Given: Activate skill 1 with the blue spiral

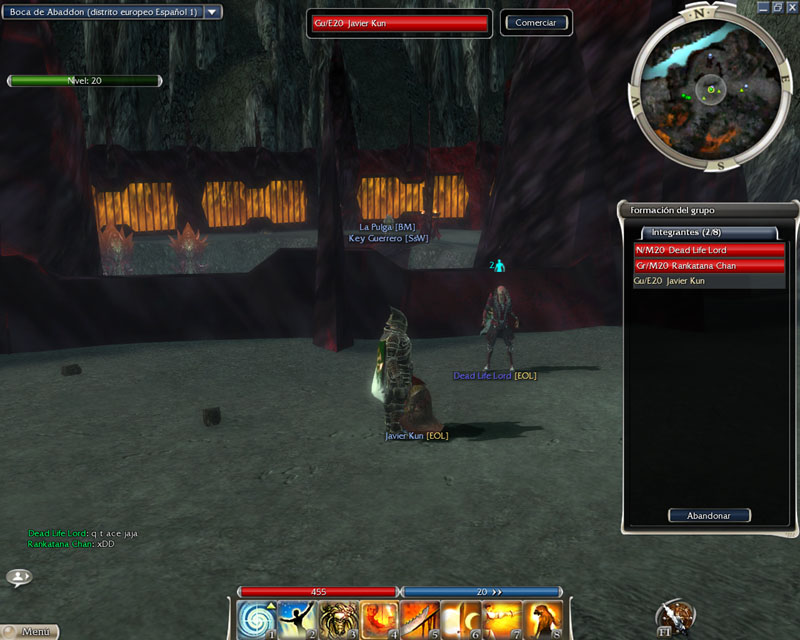Looking at the screenshot, I should 257,619.
